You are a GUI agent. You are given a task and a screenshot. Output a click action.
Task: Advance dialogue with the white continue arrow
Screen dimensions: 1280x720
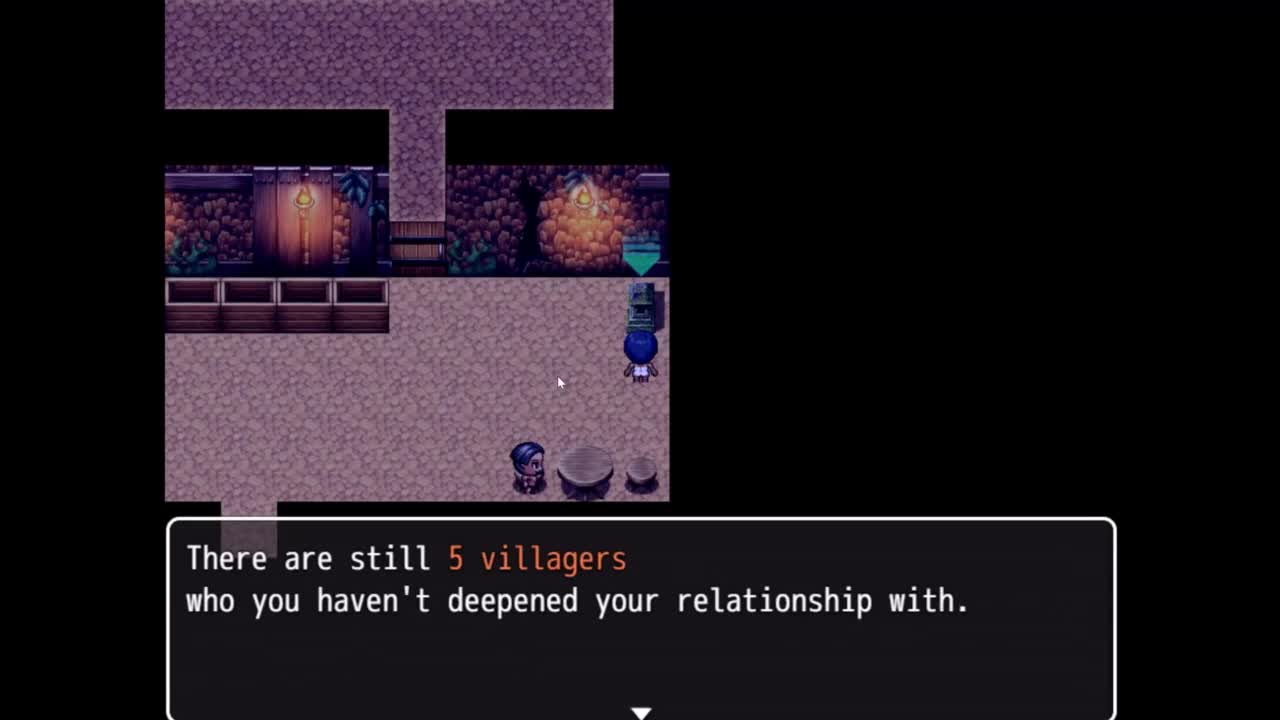click(641, 712)
